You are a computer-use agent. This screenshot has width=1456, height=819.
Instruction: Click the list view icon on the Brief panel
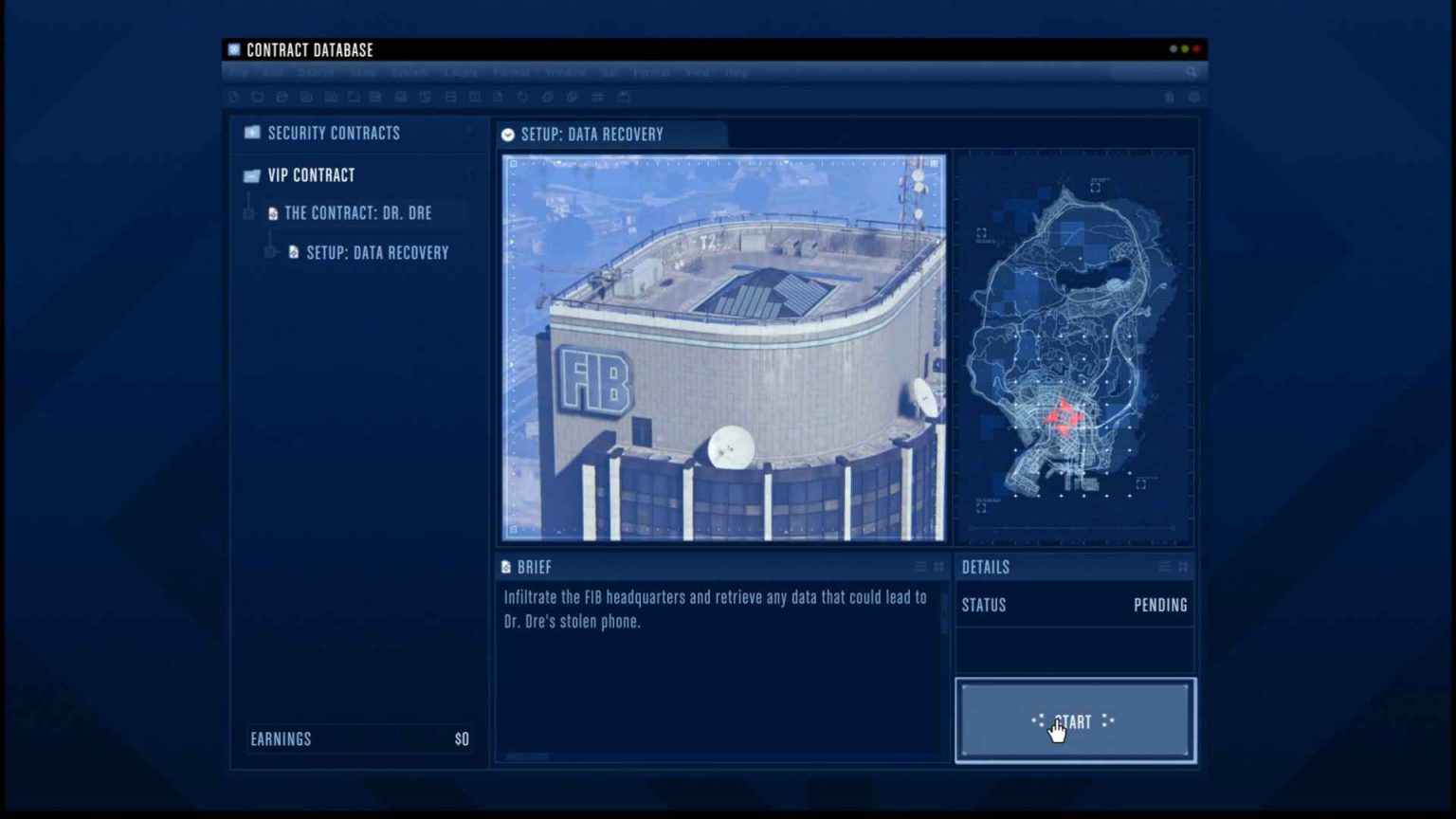coord(919,566)
